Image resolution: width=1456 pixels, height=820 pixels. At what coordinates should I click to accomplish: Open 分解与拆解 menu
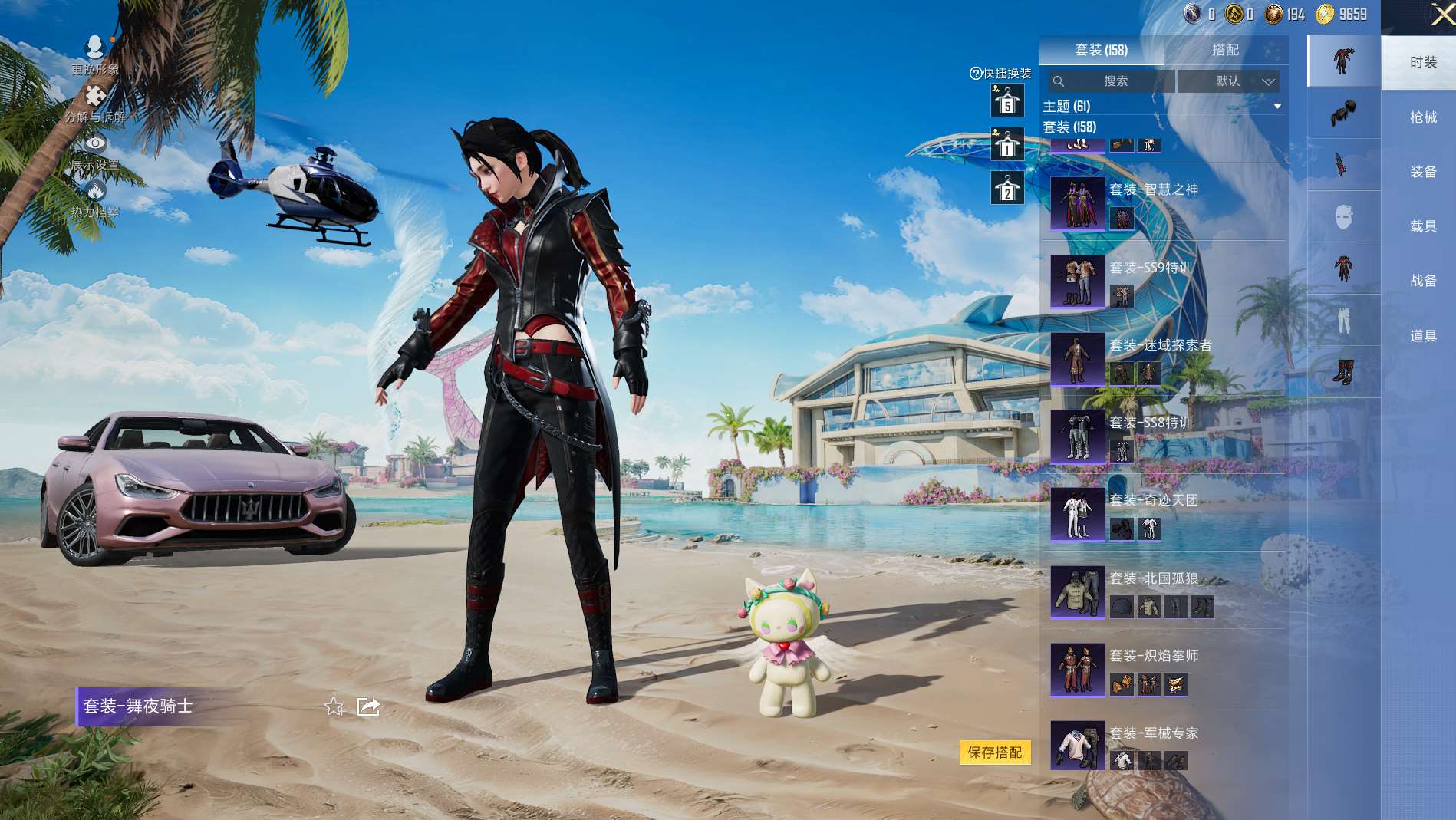point(95,104)
